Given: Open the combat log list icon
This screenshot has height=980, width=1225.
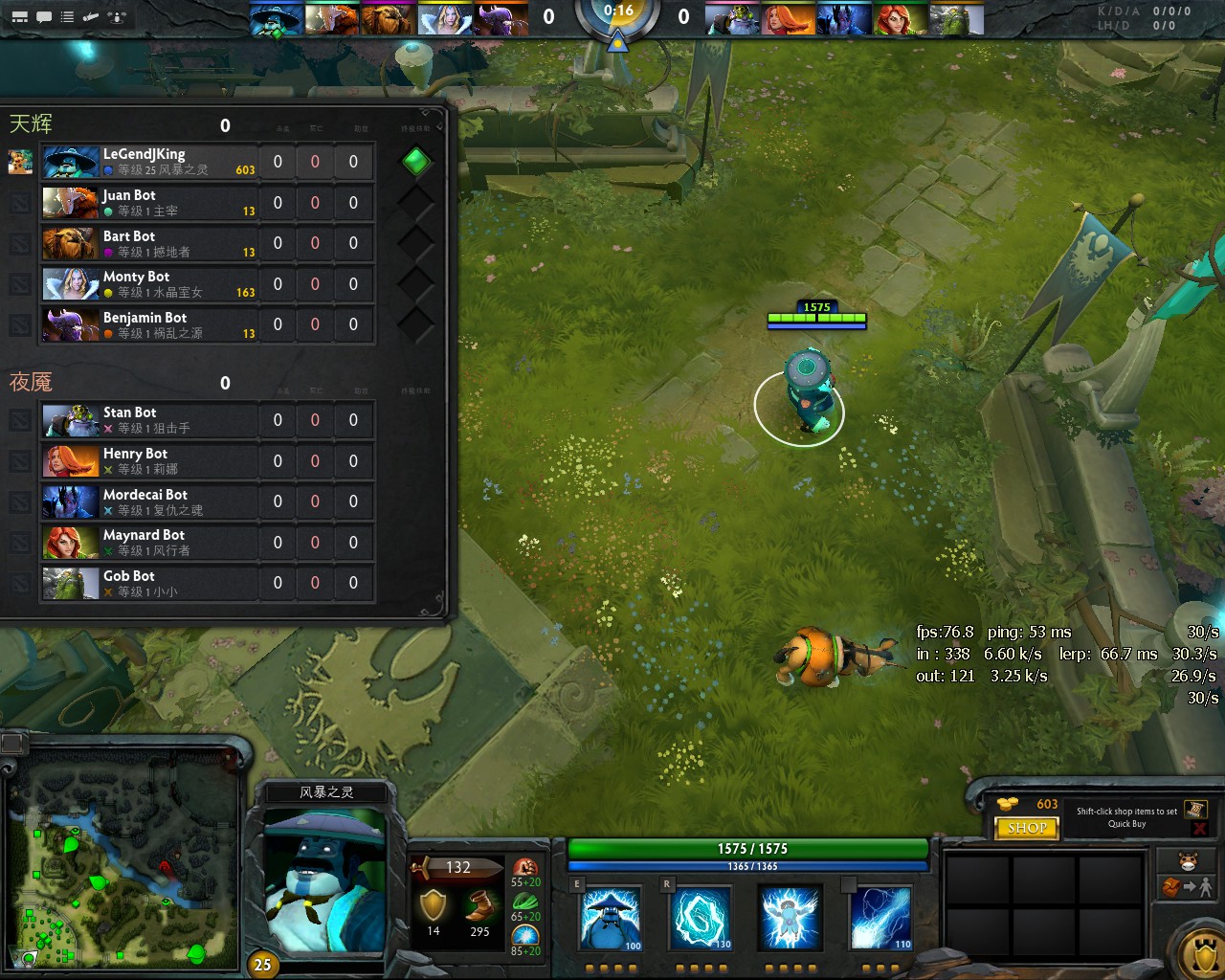Looking at the screenshot, I should pyautogui.click(x=66, y=15).
